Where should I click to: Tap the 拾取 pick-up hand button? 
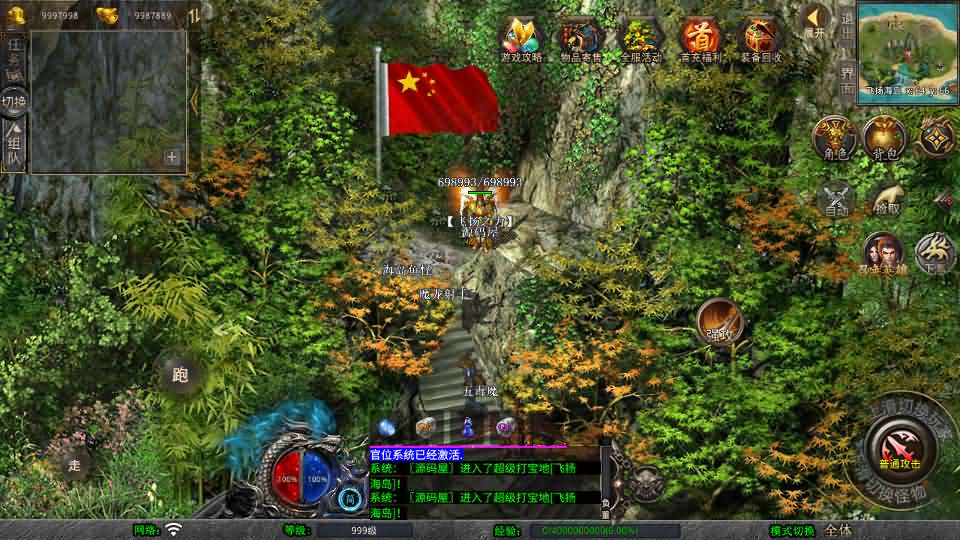point(886,197)
